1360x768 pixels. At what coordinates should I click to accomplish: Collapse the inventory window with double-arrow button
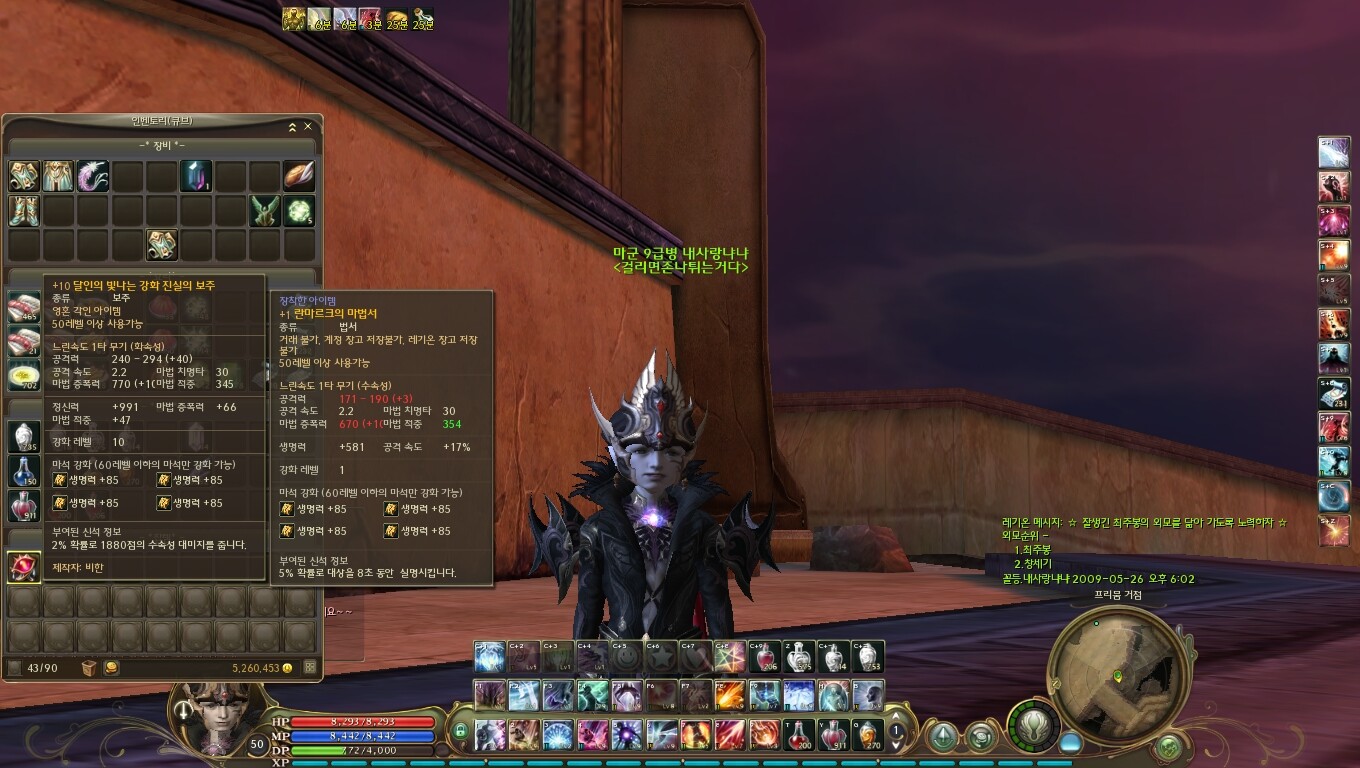click(x=292, y=127)
